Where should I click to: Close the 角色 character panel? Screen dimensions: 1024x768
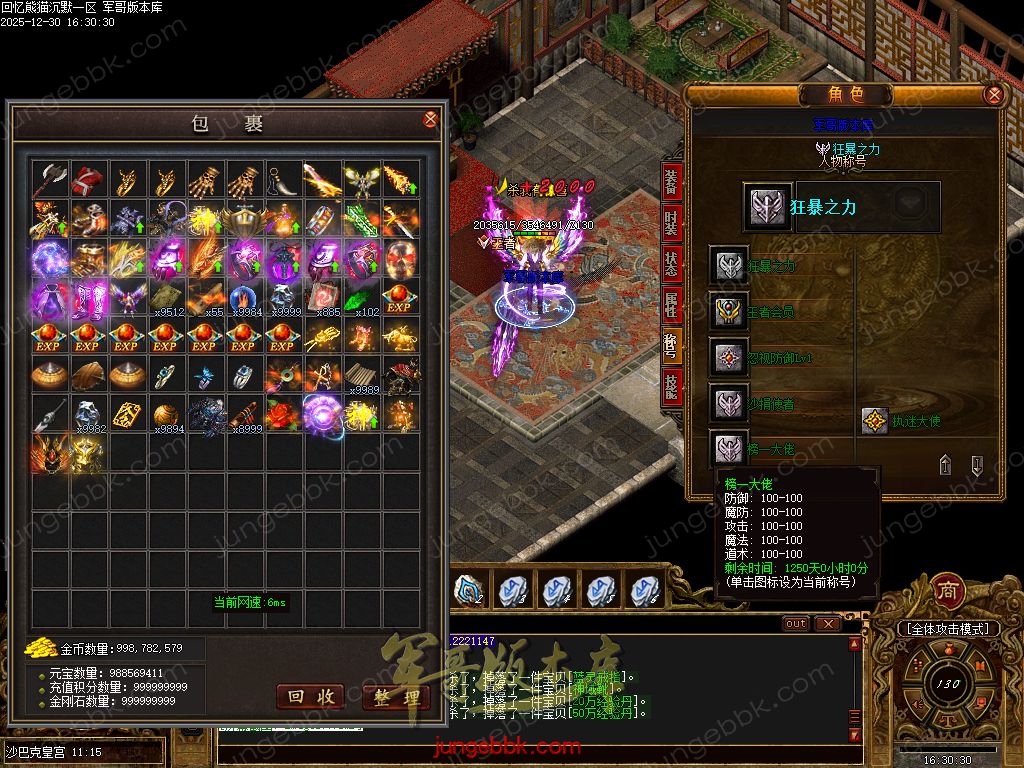[993, 95]
